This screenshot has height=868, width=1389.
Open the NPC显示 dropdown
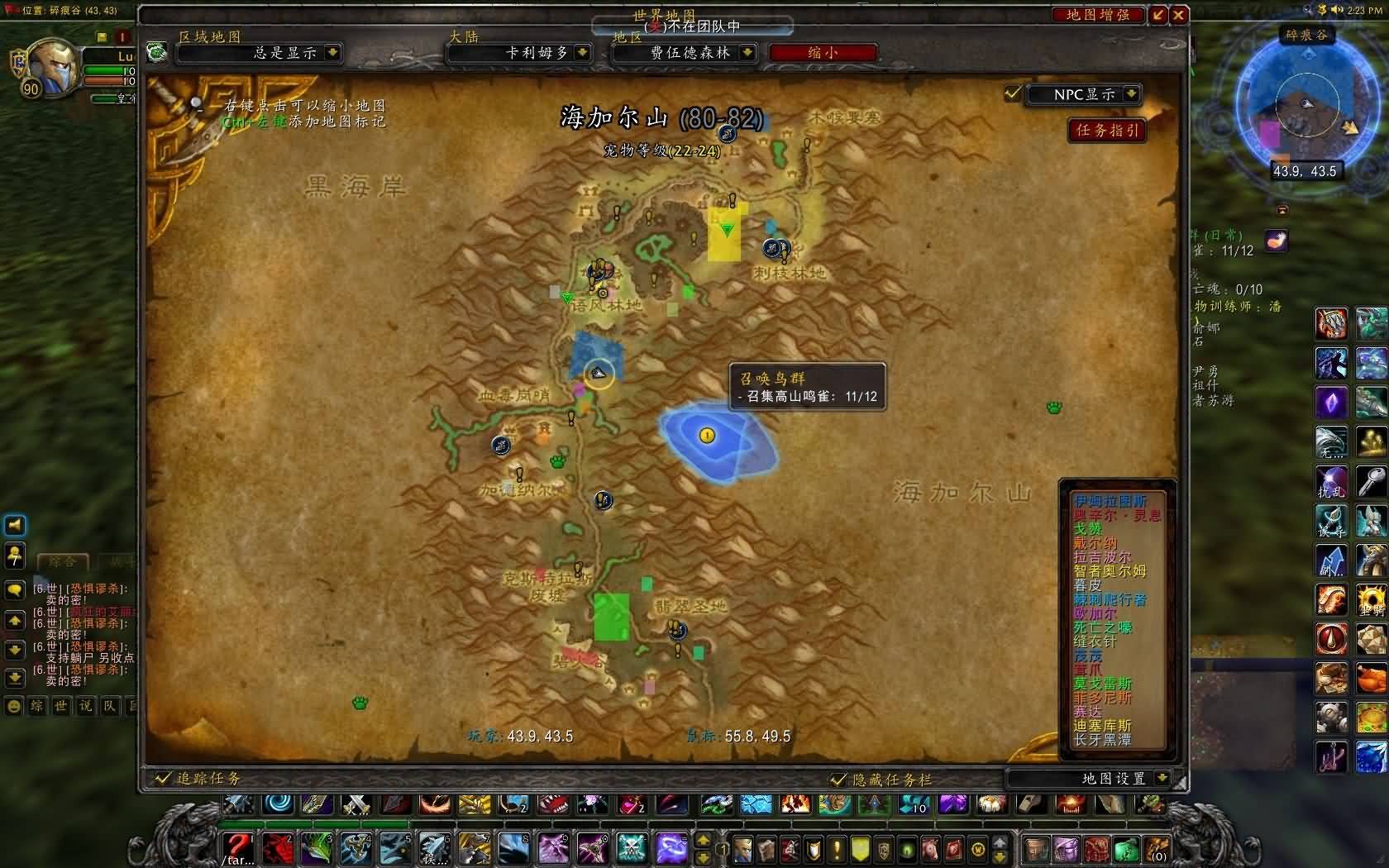[x=1131, y=94]
